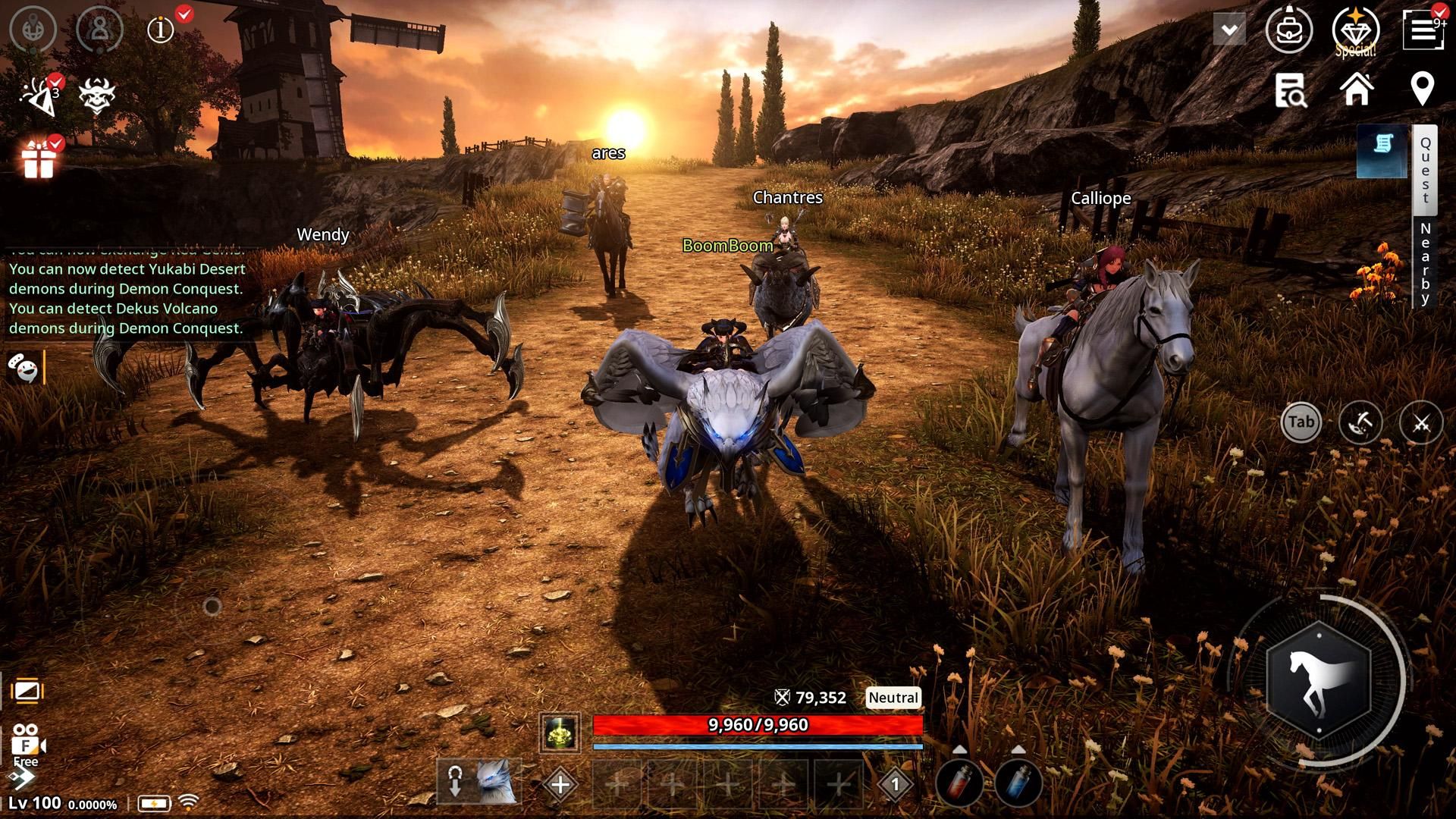The height and width of the screenshot is (819, 1456).
Task: Go to the home base icon
Action: (1357, 89)
